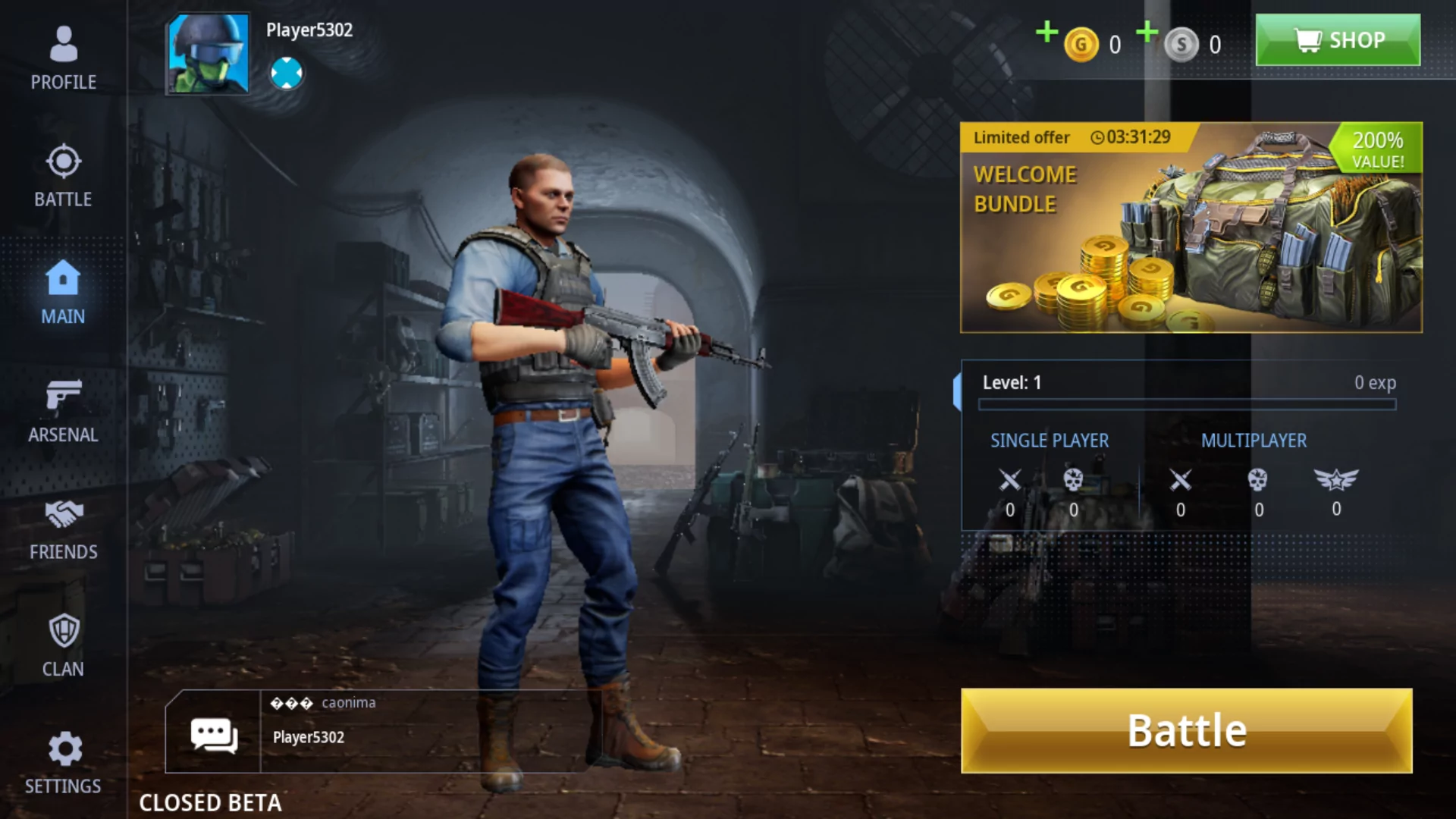Screen dimensions: 1456x819
Task: Open the Clan section
Action: point(64,645)
